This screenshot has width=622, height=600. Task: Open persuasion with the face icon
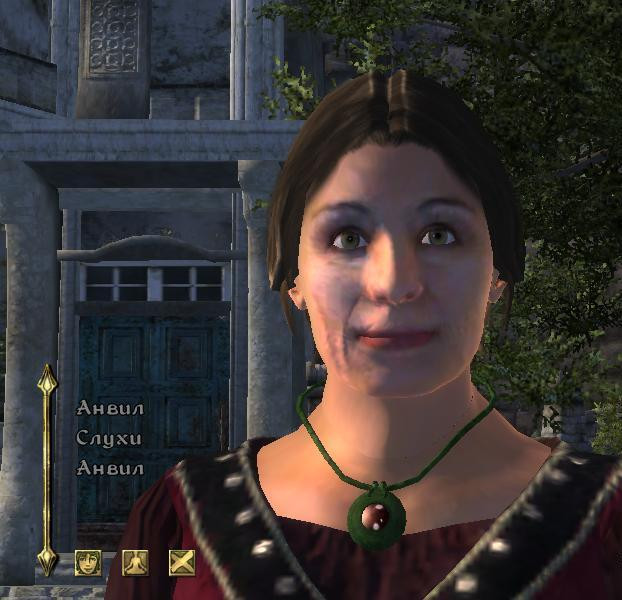[x=88, y=563]
